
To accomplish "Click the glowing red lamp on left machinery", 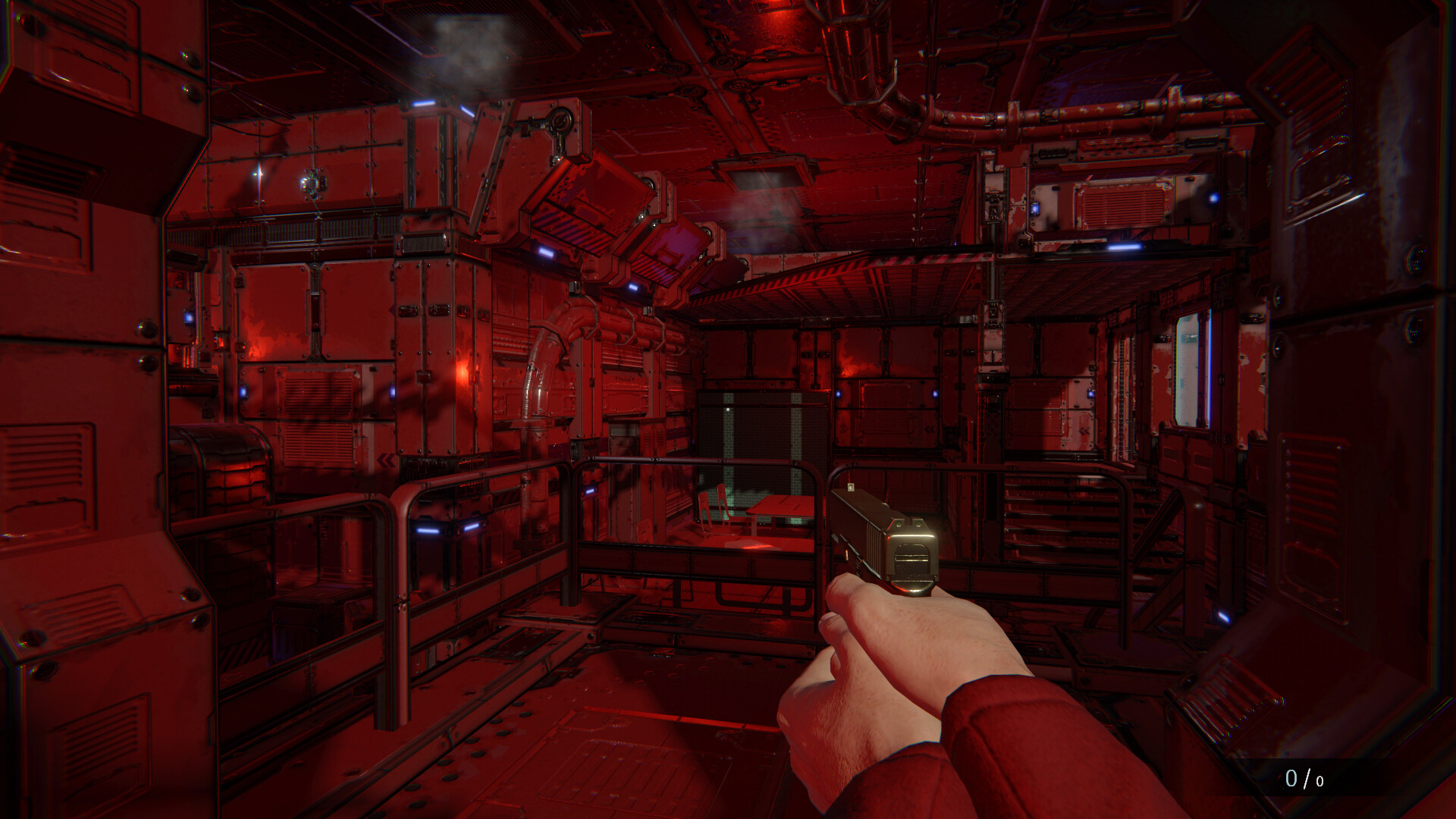I will tap(461, 370).
